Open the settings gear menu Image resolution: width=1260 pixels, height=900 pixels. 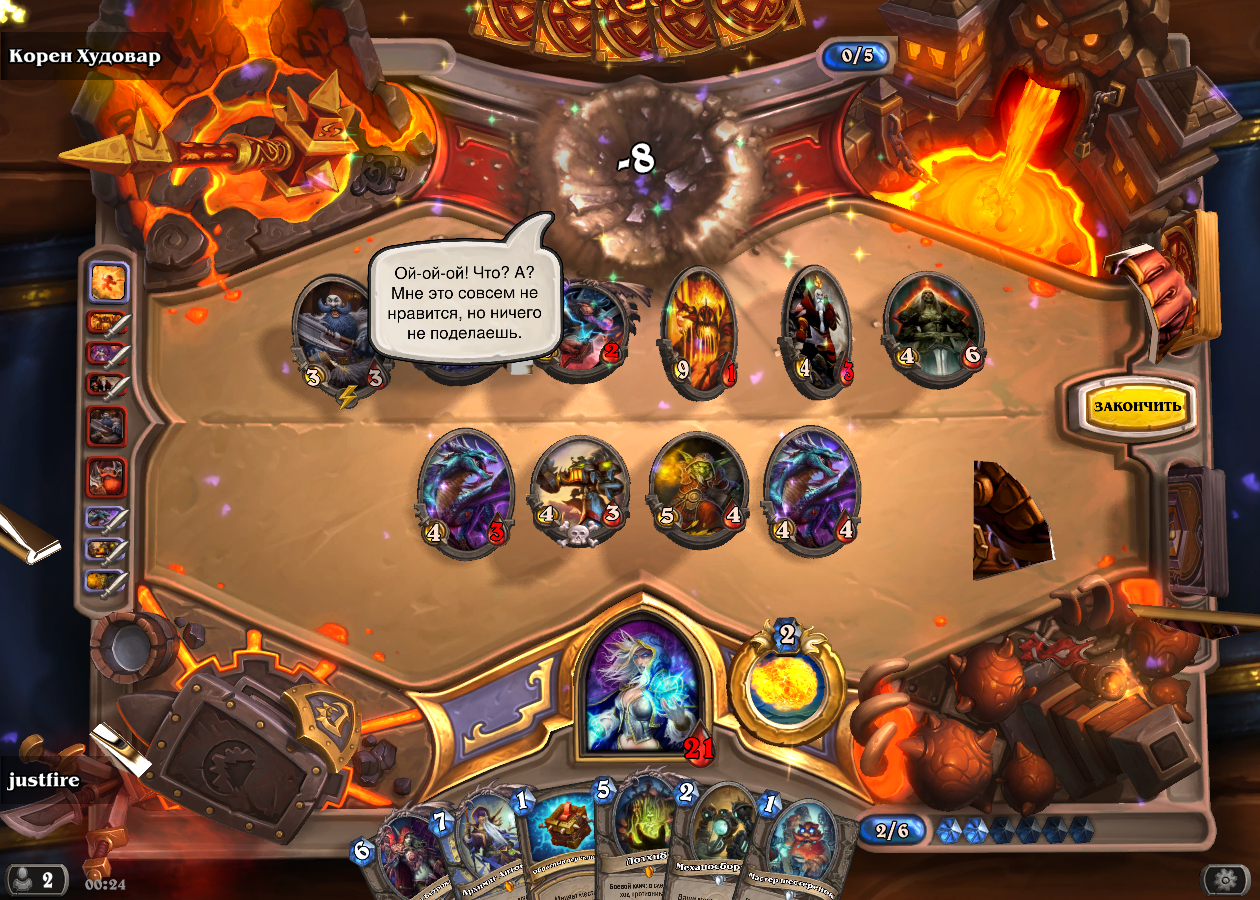[1226, 880]
